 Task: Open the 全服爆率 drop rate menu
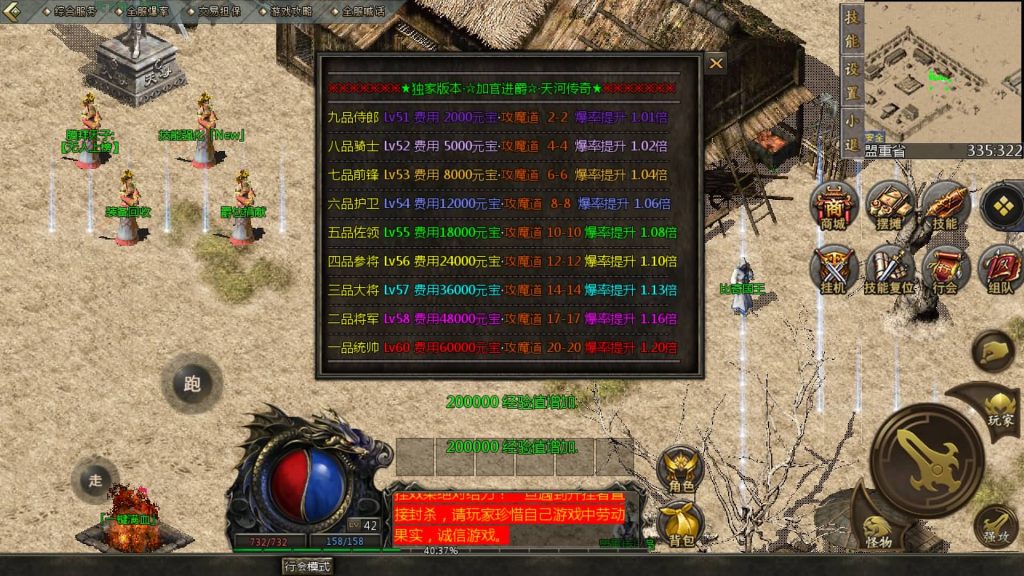tap(146, 11)
